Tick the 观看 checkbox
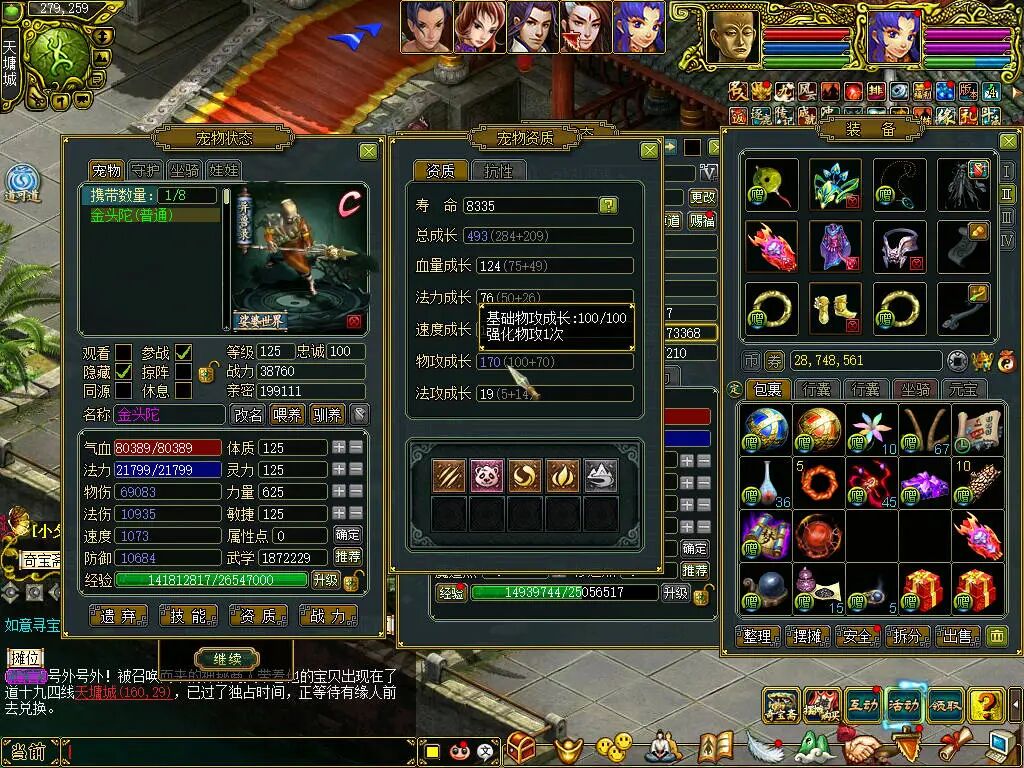Image resolution: width=1024 pixels, height=768 pixels. click(x=123, y=352)
